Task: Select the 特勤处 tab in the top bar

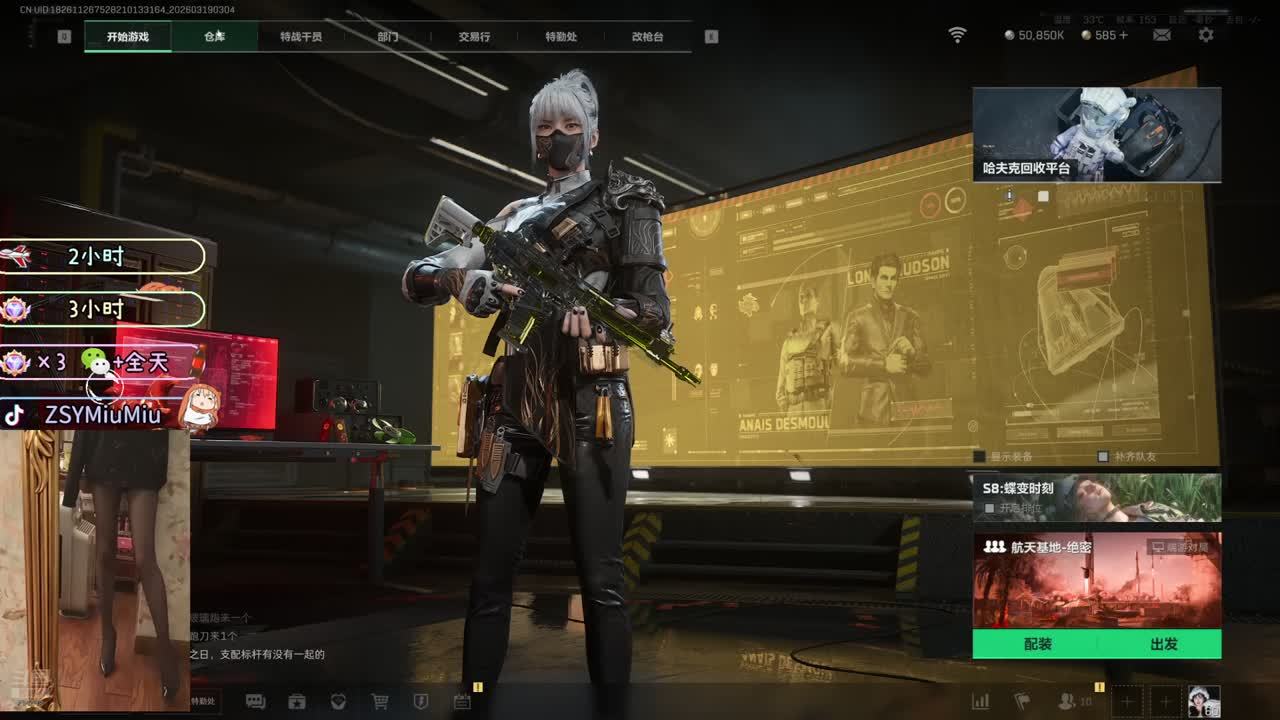Action: pyautogui.click(x=561, y=37)
